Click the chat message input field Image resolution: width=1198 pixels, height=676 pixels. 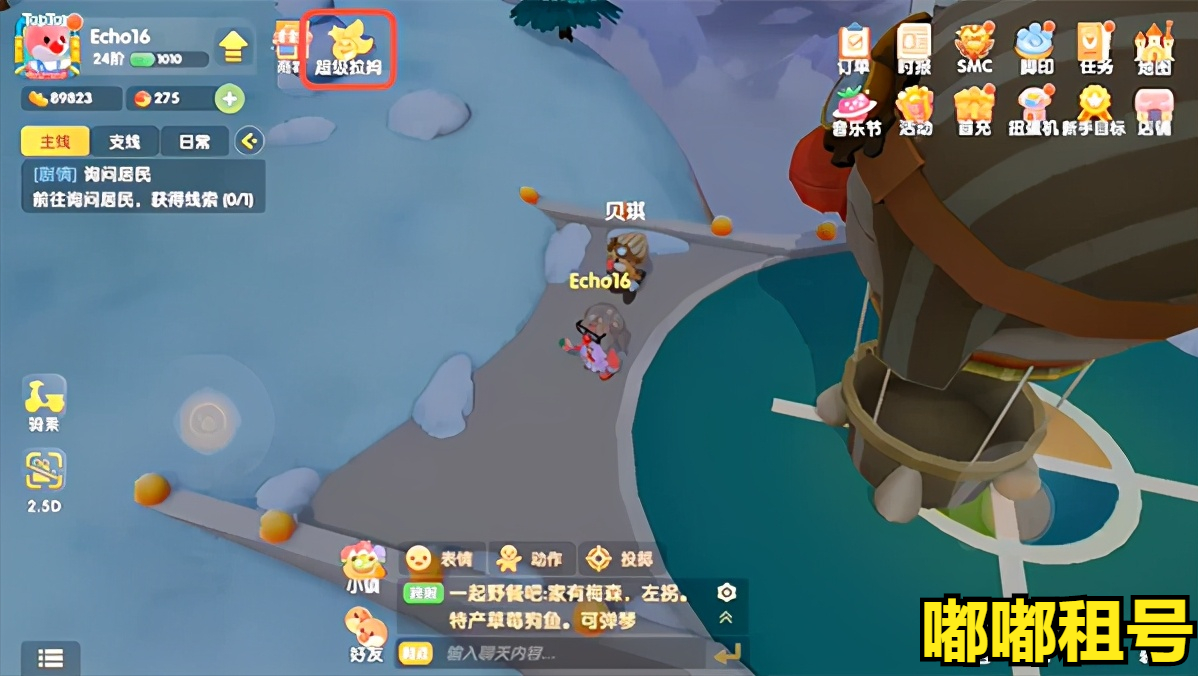coord(570,654)
